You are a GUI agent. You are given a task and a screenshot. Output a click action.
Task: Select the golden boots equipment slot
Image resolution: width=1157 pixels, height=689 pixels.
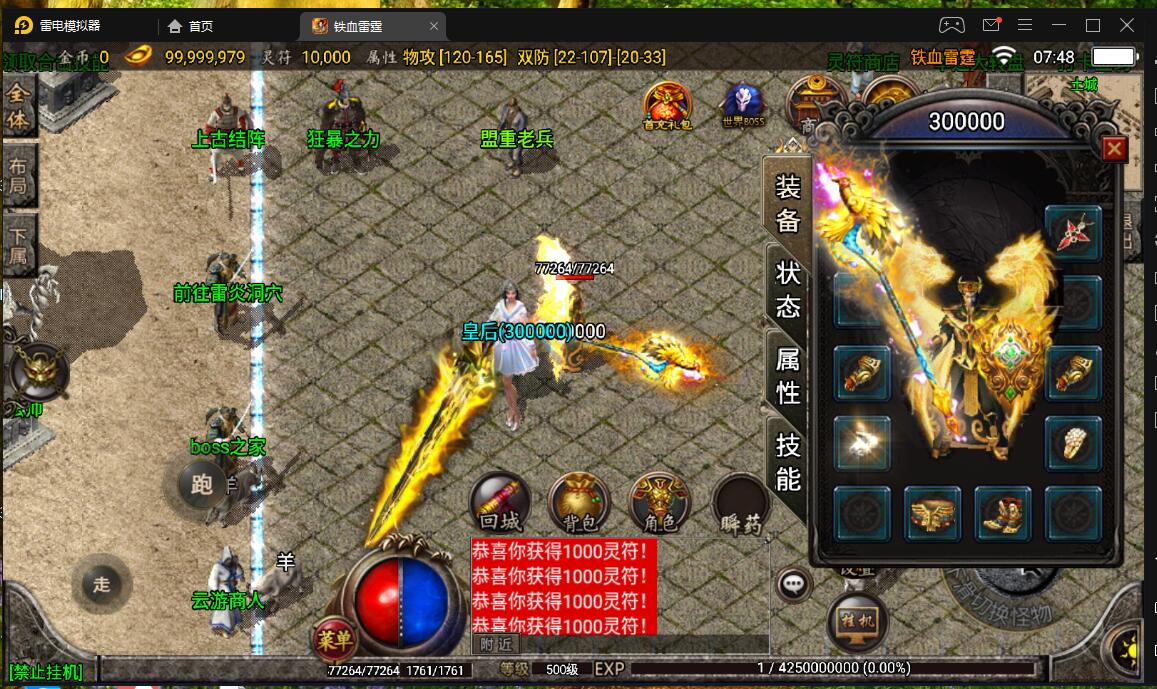pos(1002,514)
